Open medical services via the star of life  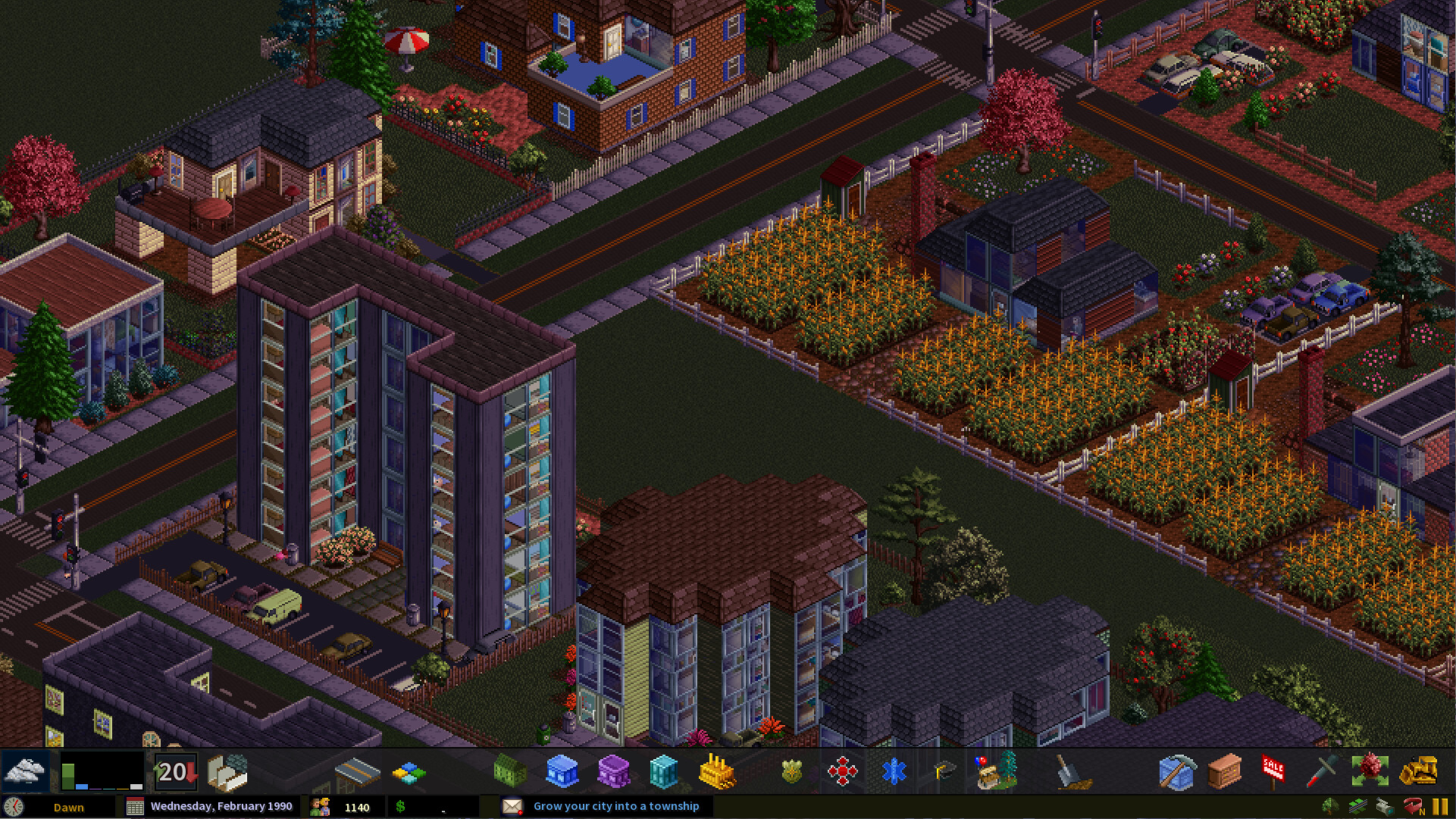pyautogui.click(x=894, y=771)
